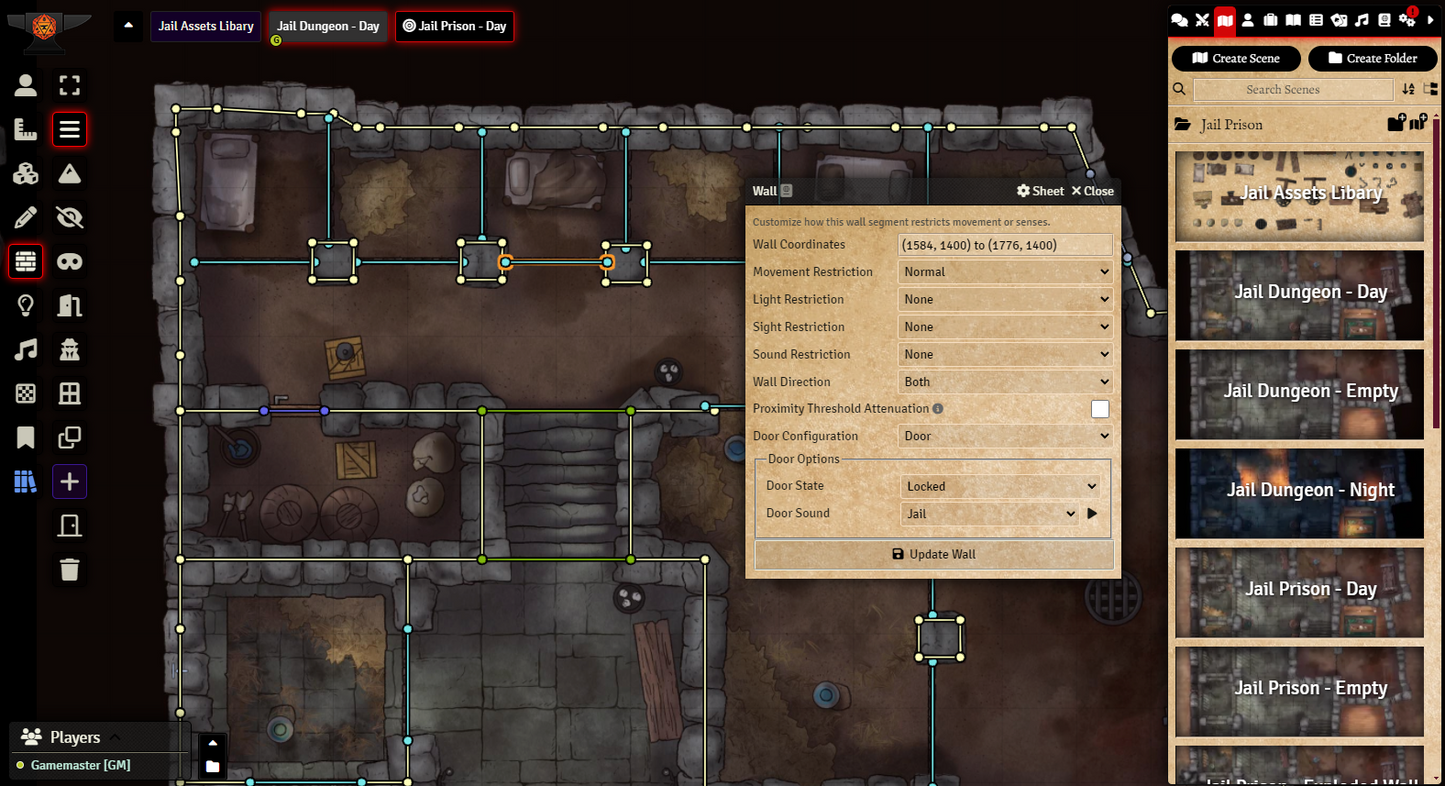The height and width of the screenshot is (786, 1445).
Task: Select the Jail Assets Libary scene thumbnail
Action: pyautogui.click(x=1299, y=194)
